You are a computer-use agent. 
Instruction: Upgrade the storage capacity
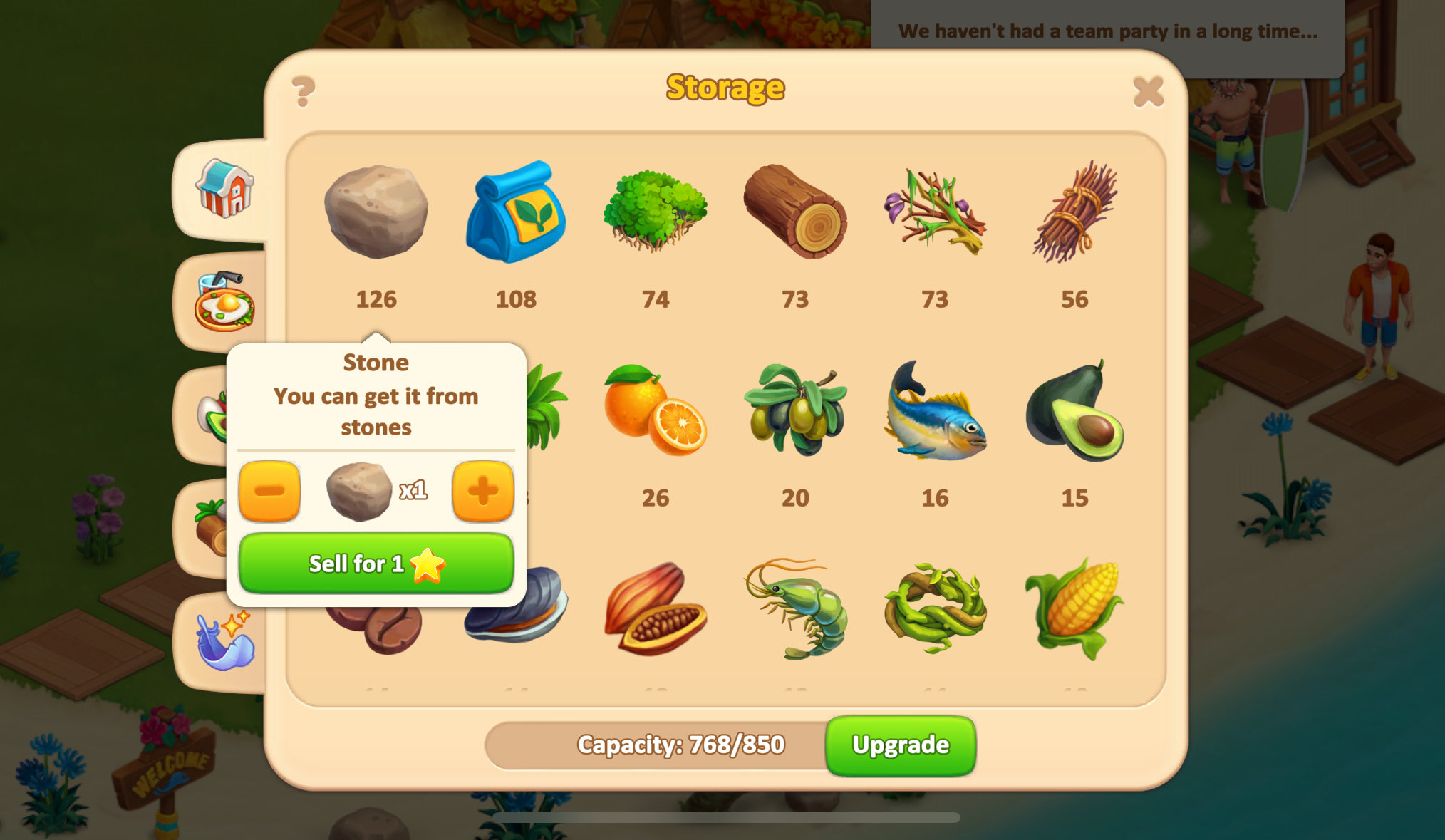pos(900,745)
